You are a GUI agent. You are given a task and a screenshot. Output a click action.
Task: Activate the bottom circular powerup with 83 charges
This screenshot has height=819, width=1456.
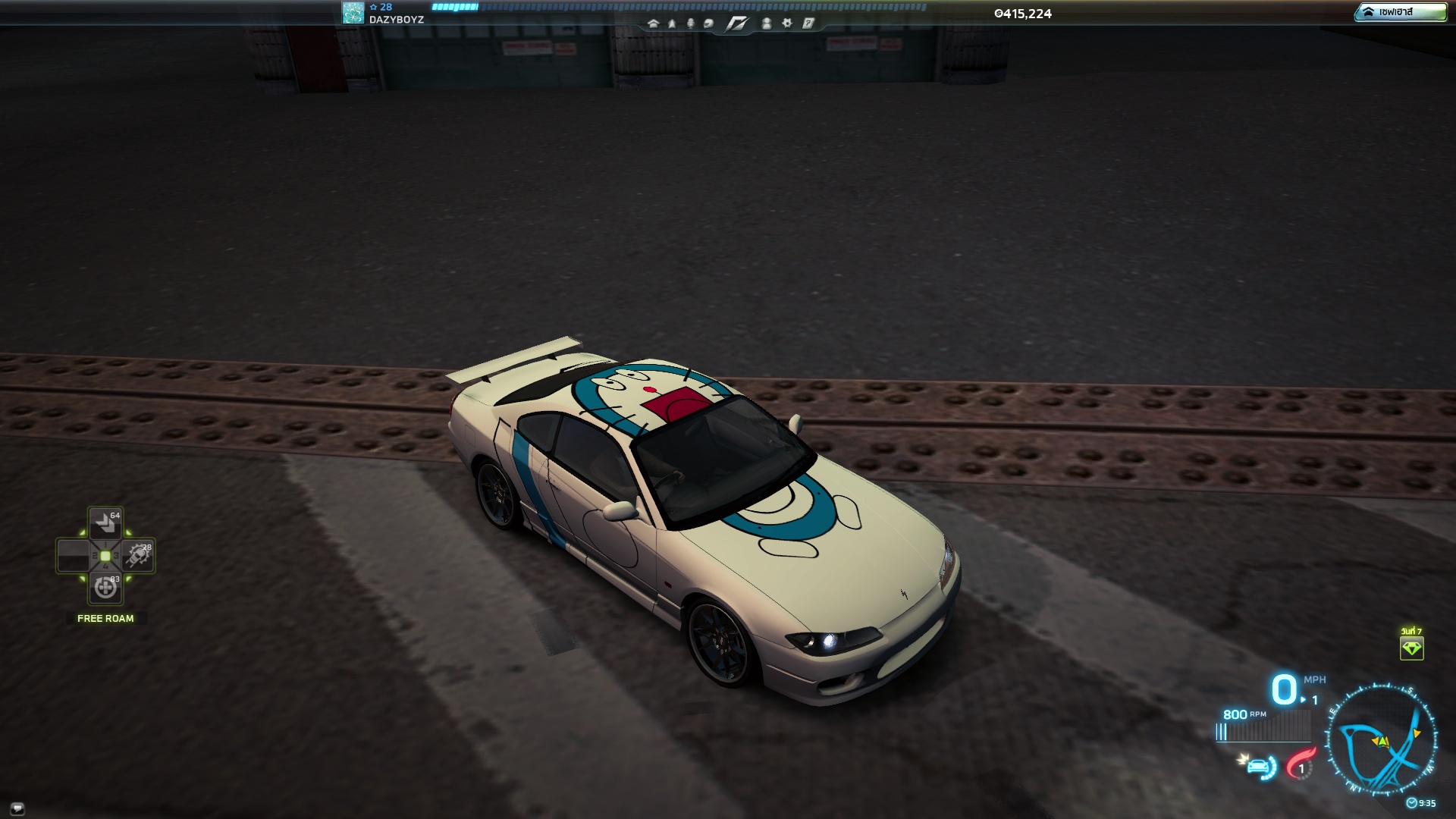coord(105,588)
